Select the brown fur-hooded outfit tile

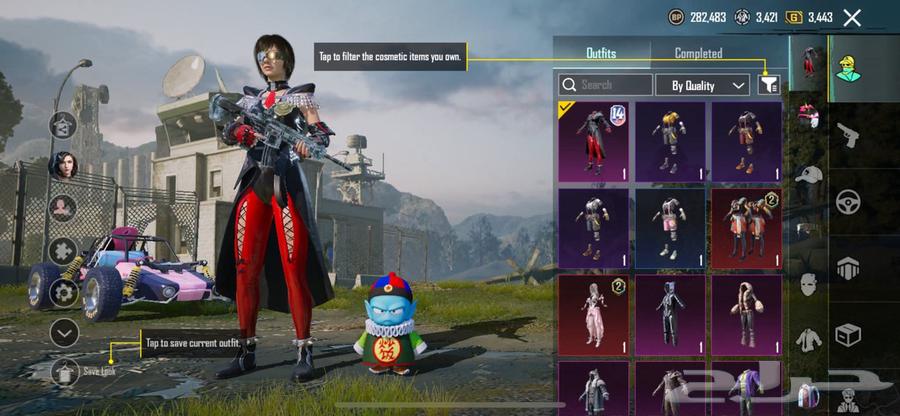pyautogui.click(x=746, y=316)
